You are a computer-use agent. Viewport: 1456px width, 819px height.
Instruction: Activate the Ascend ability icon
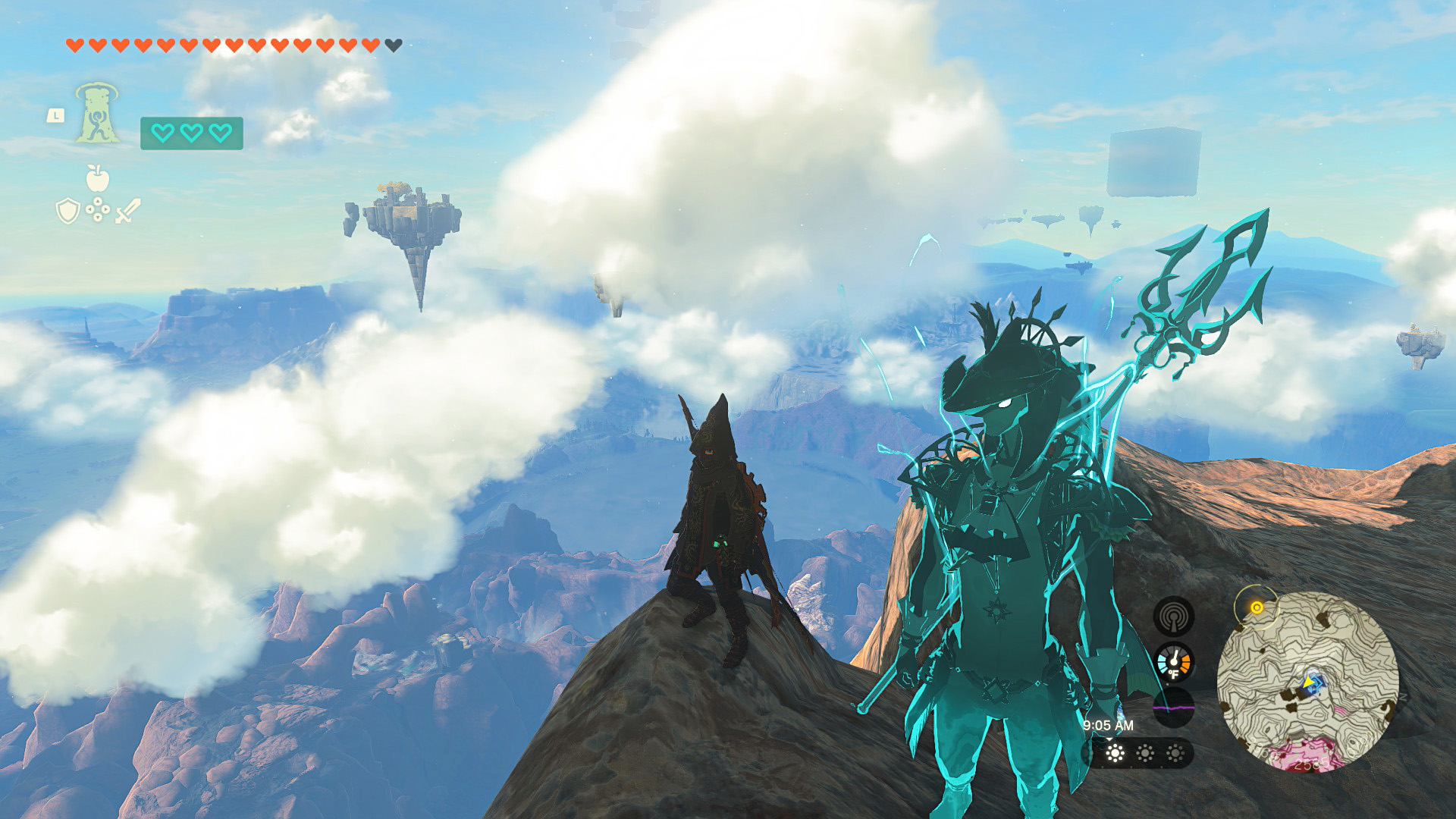click(97, 114)
